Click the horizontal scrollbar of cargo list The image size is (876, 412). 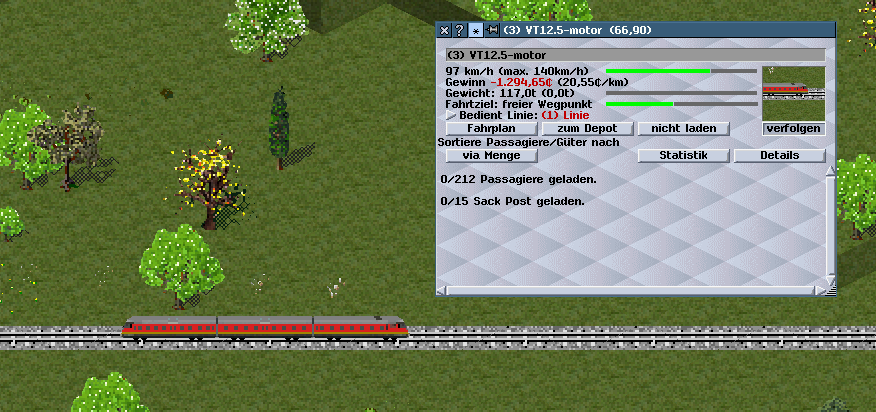pos(630,291)
